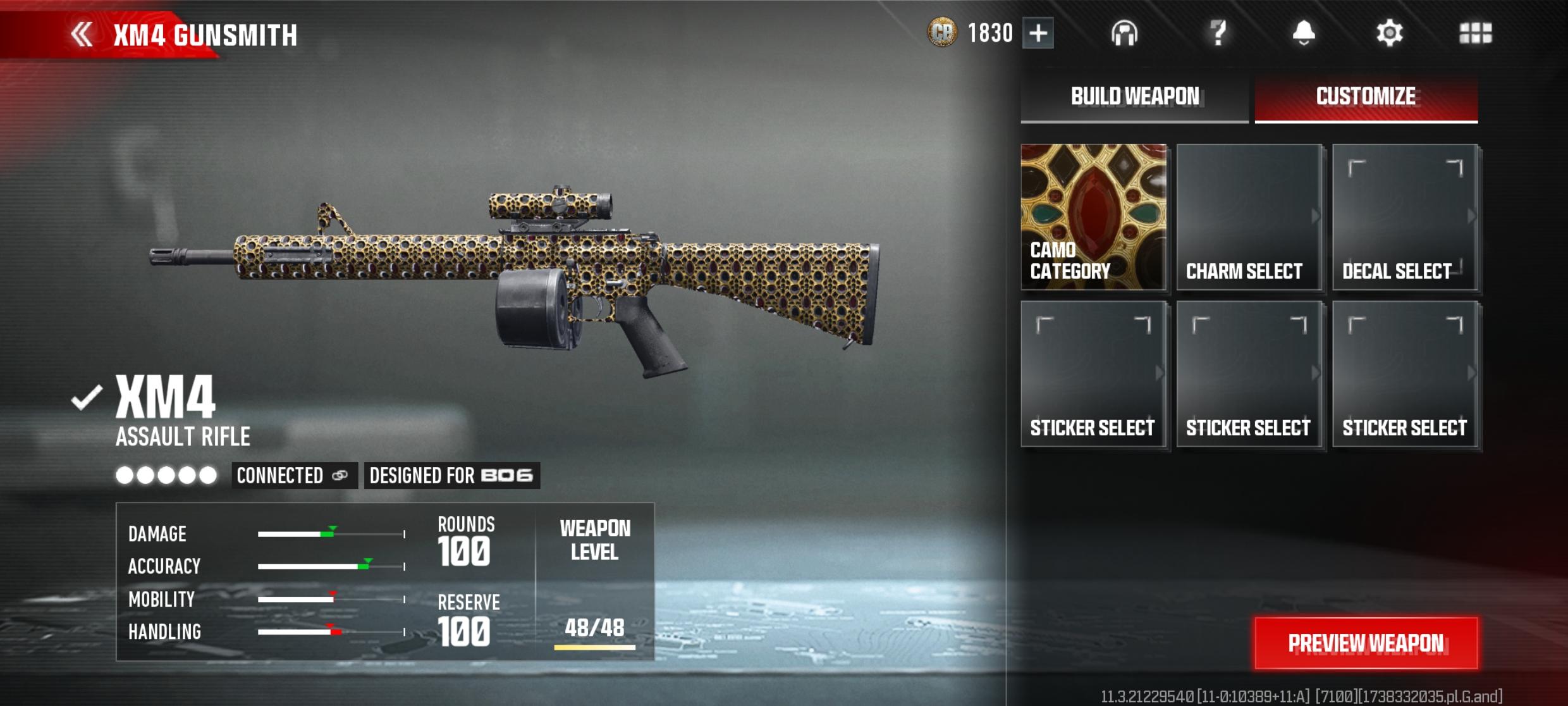Open settings with the gear icon

[1389, 33]
